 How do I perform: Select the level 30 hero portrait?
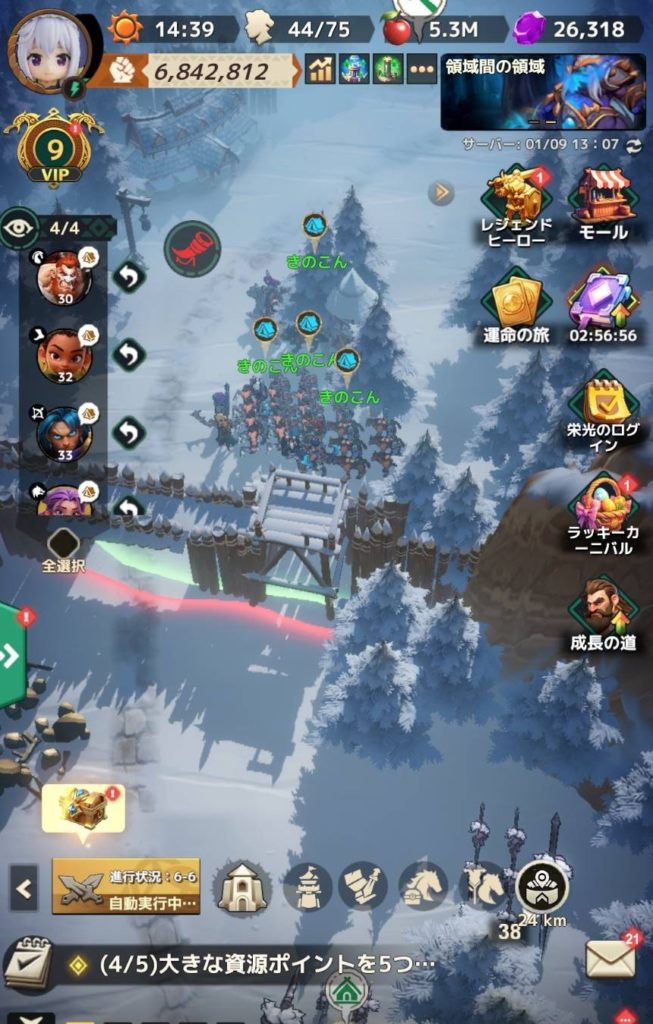point(63,277)
